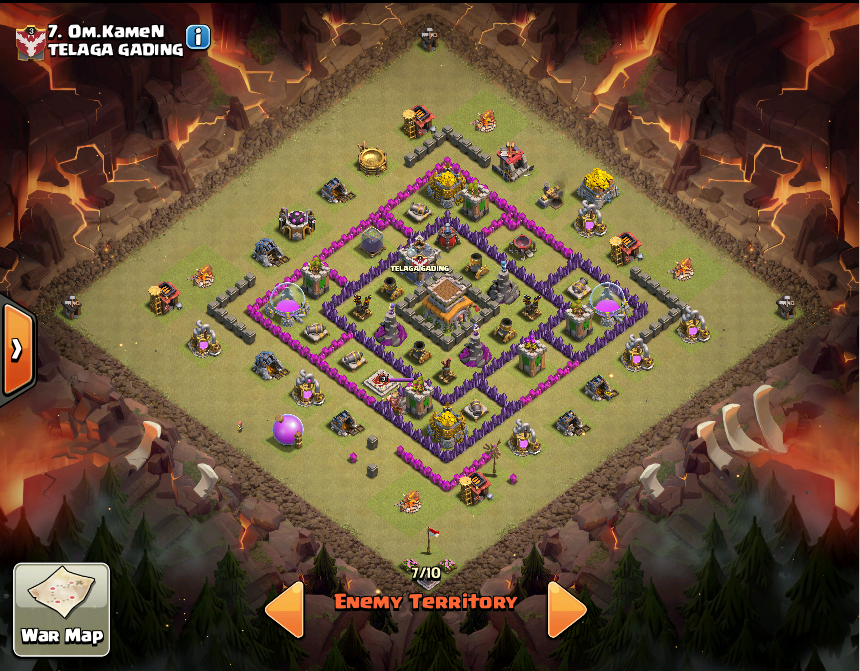Screen dimensions: 860x671
Task: Expand the orange side panel arrow
Action: pos(17,349)
